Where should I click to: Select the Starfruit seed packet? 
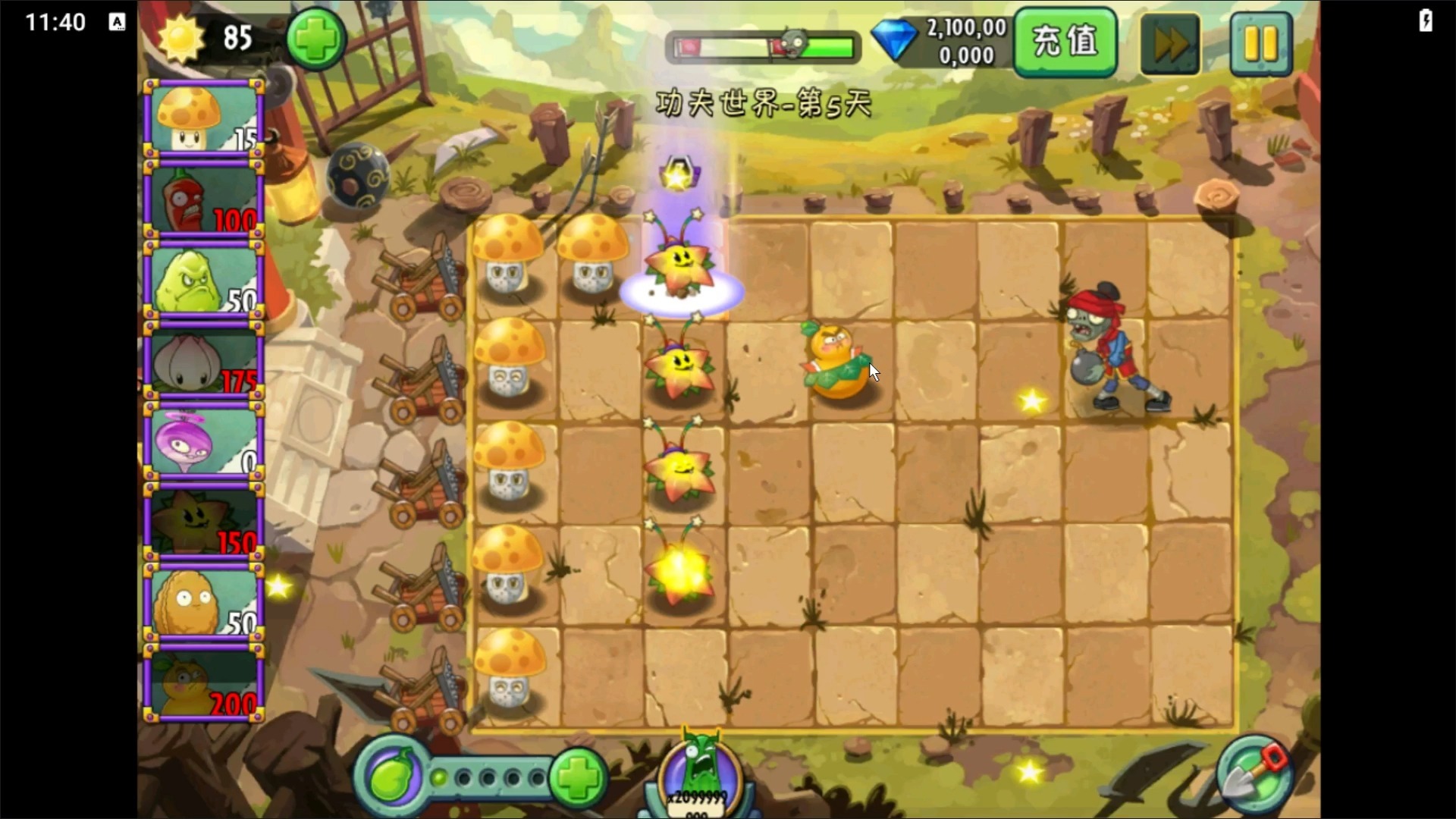(202, 523)
